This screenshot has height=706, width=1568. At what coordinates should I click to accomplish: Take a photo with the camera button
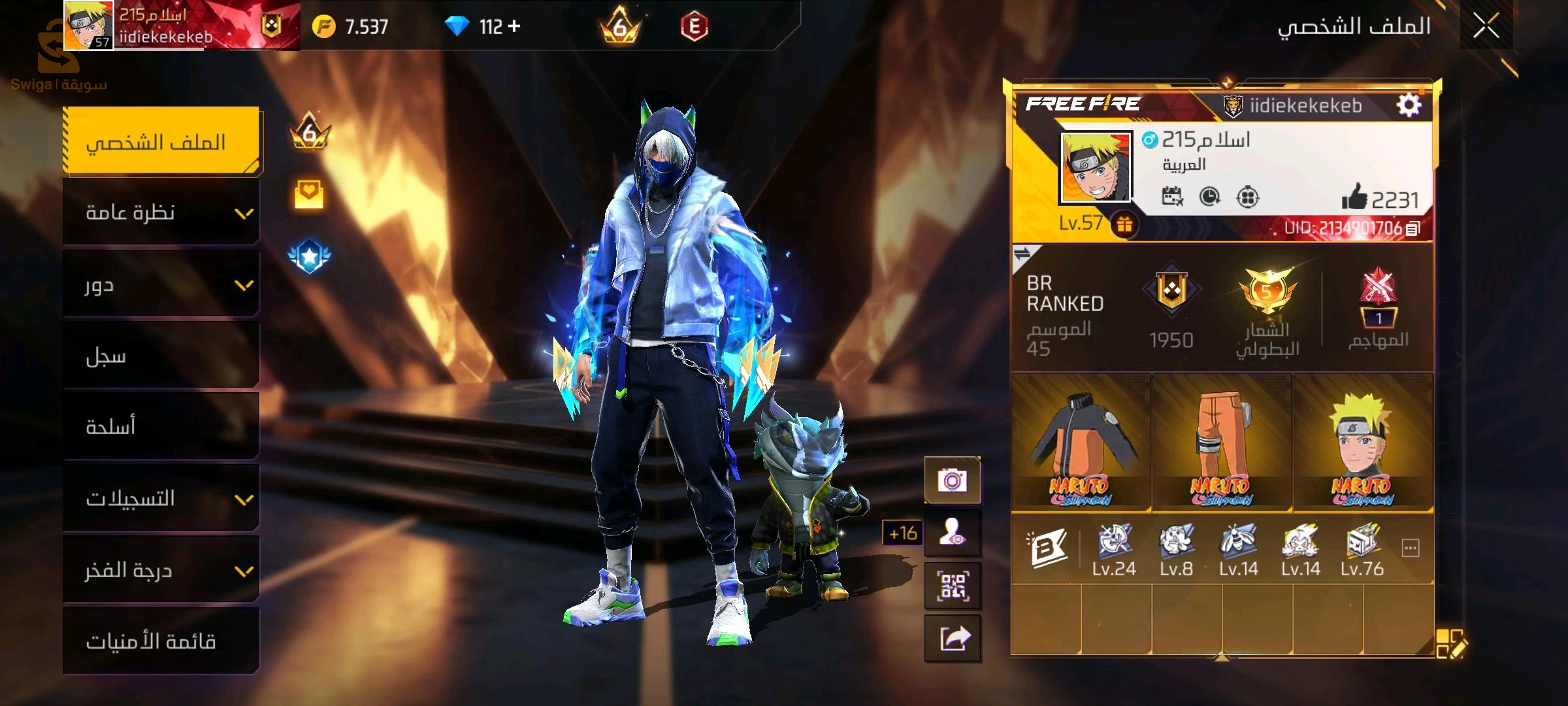coord(952,481)
